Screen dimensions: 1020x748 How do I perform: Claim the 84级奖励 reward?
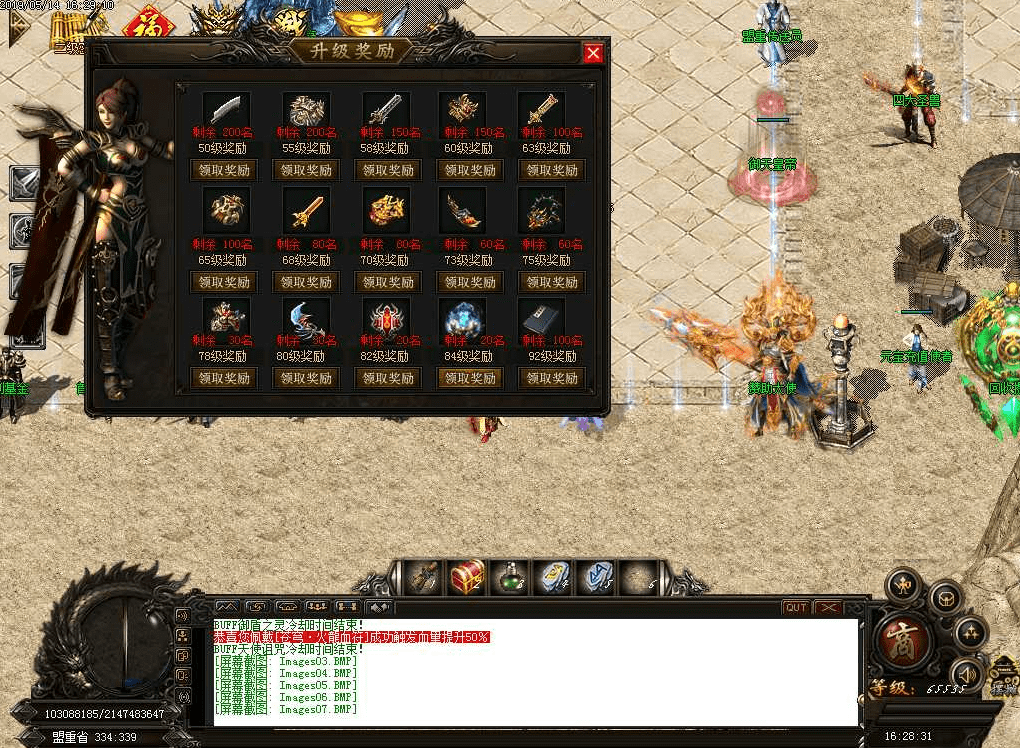[469, 378]
